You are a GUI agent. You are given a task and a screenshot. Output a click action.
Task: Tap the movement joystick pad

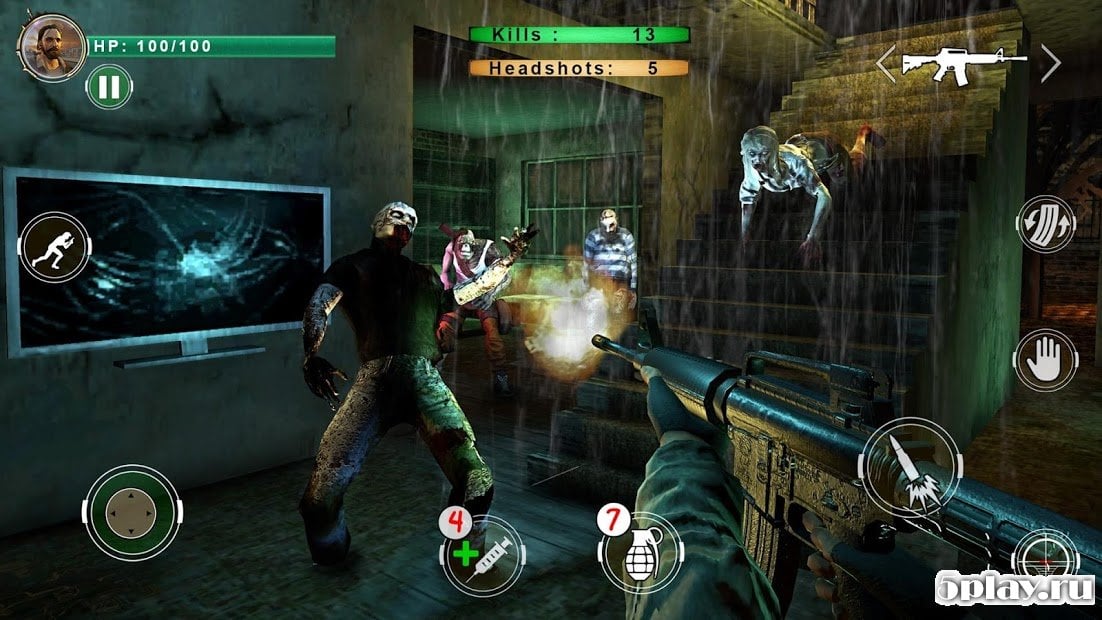[131, 513]
